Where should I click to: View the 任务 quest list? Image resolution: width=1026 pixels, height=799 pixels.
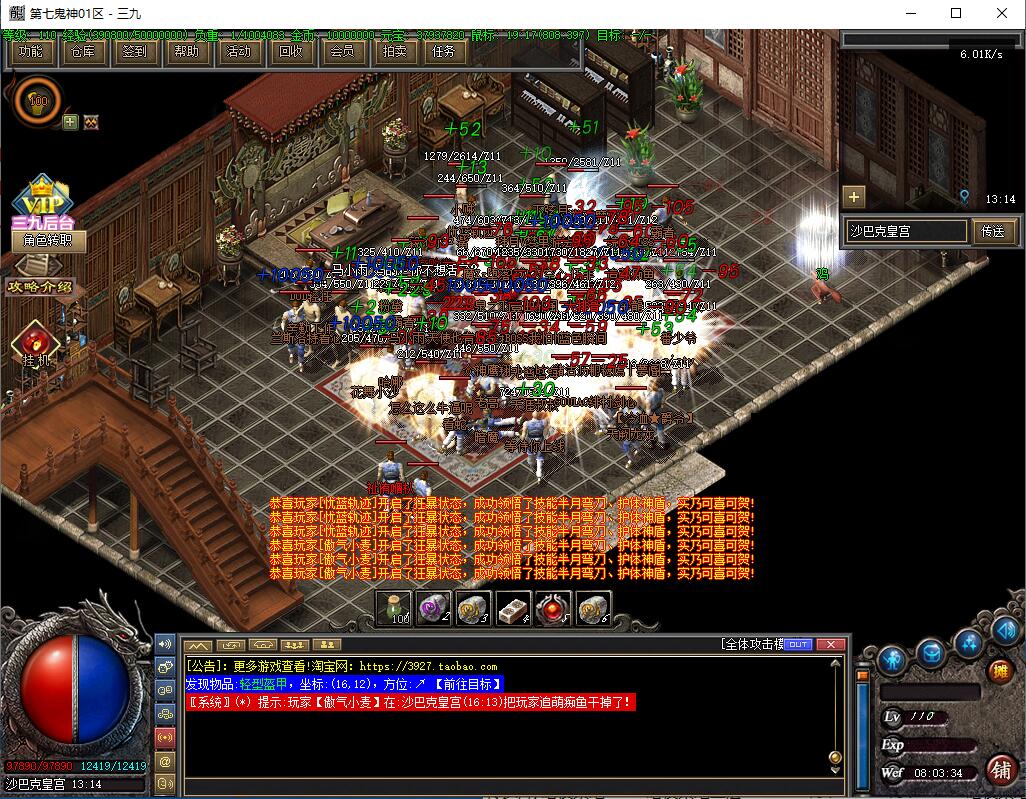pos(444,52)
